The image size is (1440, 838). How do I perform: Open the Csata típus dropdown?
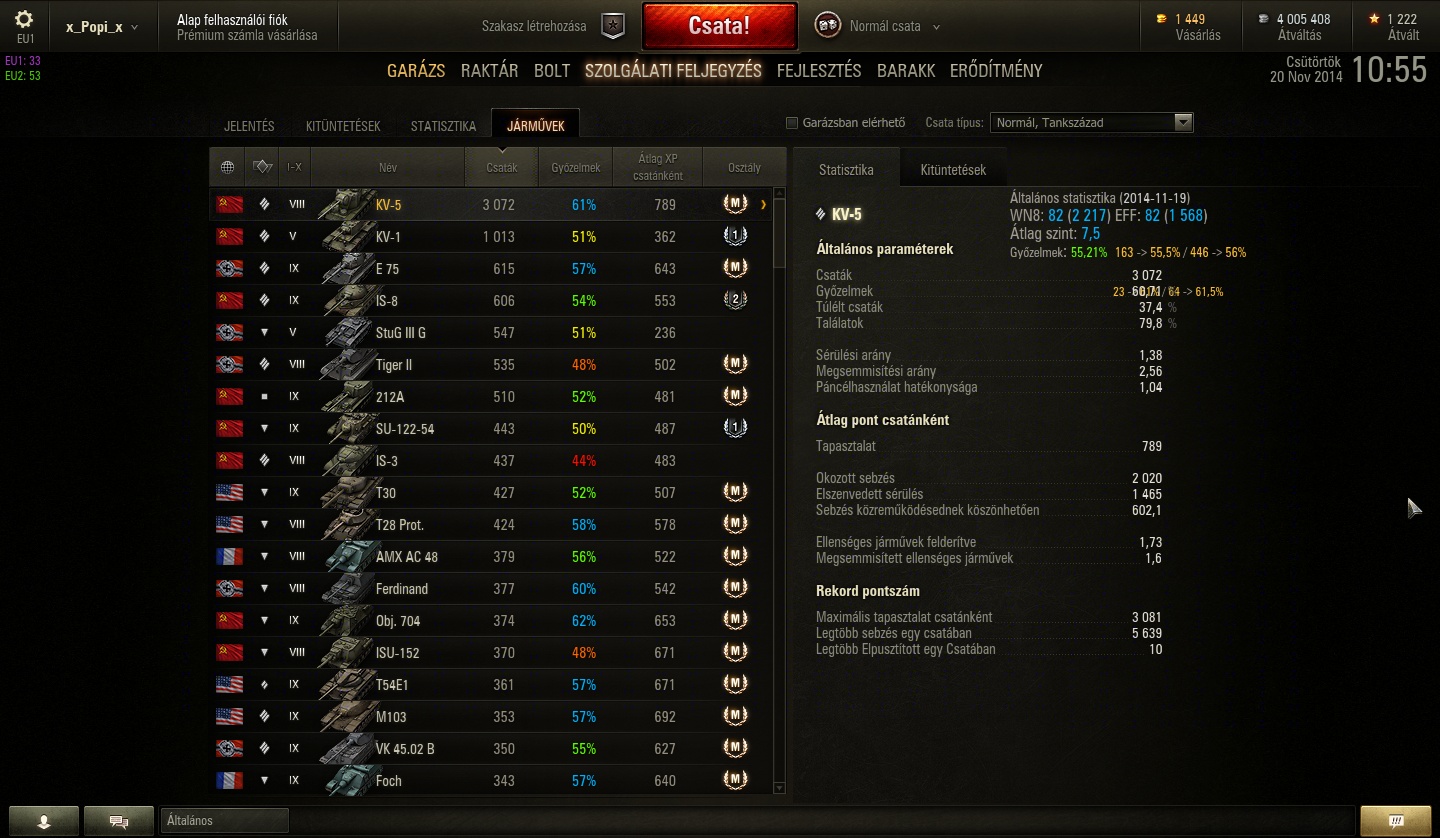(1092, 123)
